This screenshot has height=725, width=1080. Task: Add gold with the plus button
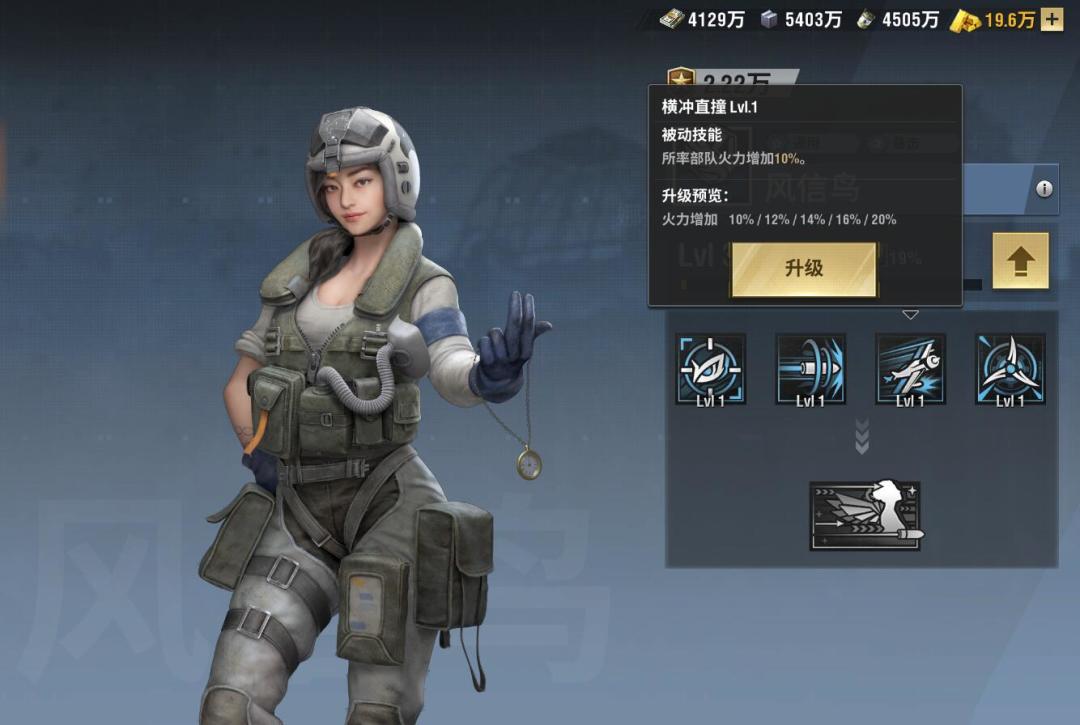(x=1052, y=19)
